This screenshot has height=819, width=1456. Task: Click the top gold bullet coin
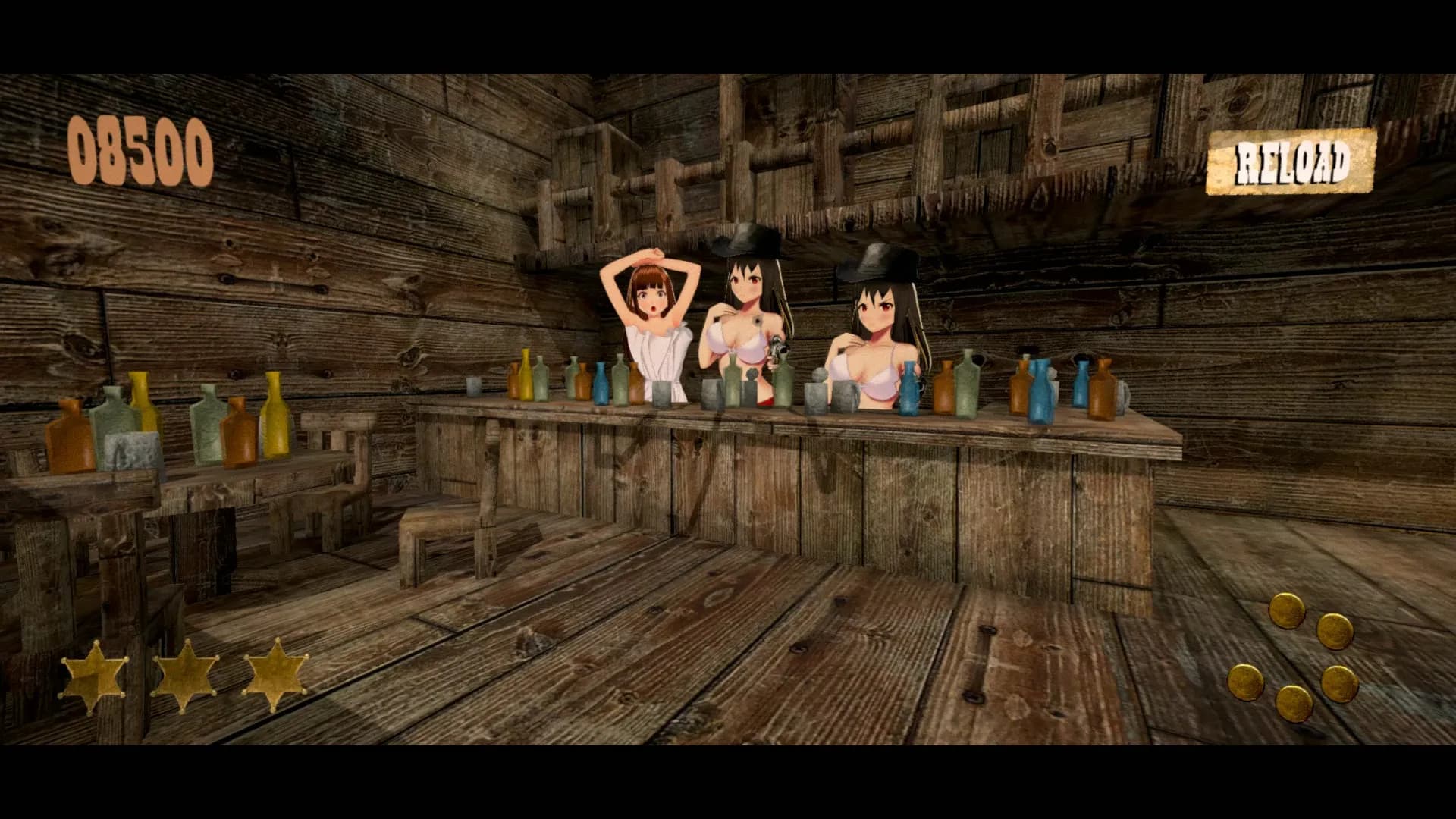(1288, 609)
